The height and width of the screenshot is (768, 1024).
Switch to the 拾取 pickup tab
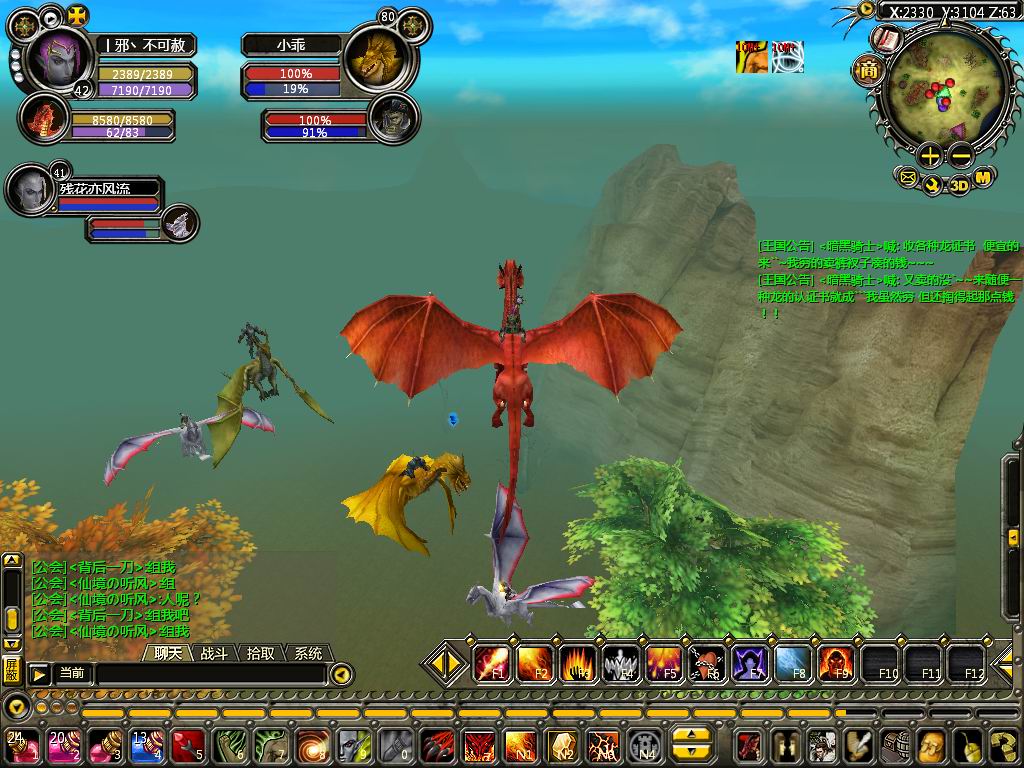pos(261,653)
